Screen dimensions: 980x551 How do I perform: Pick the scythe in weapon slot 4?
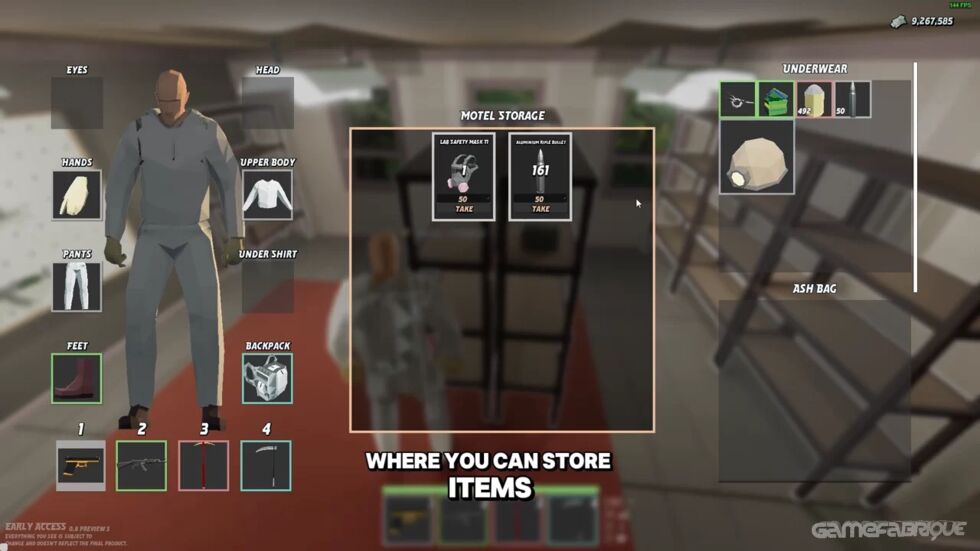click(266, 466)
